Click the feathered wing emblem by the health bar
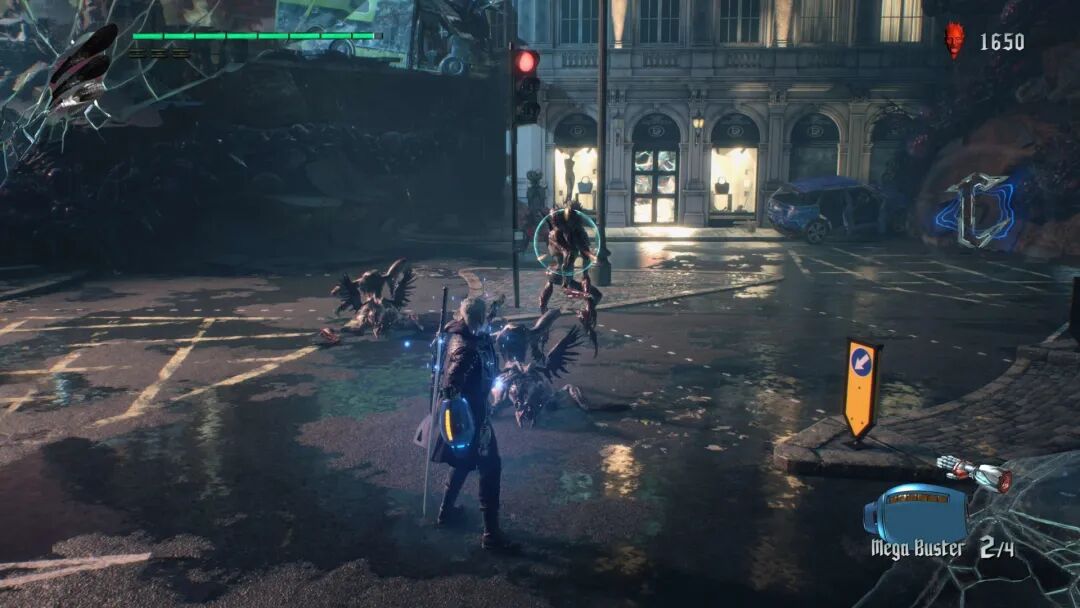1080x608 pixels. 82,66
